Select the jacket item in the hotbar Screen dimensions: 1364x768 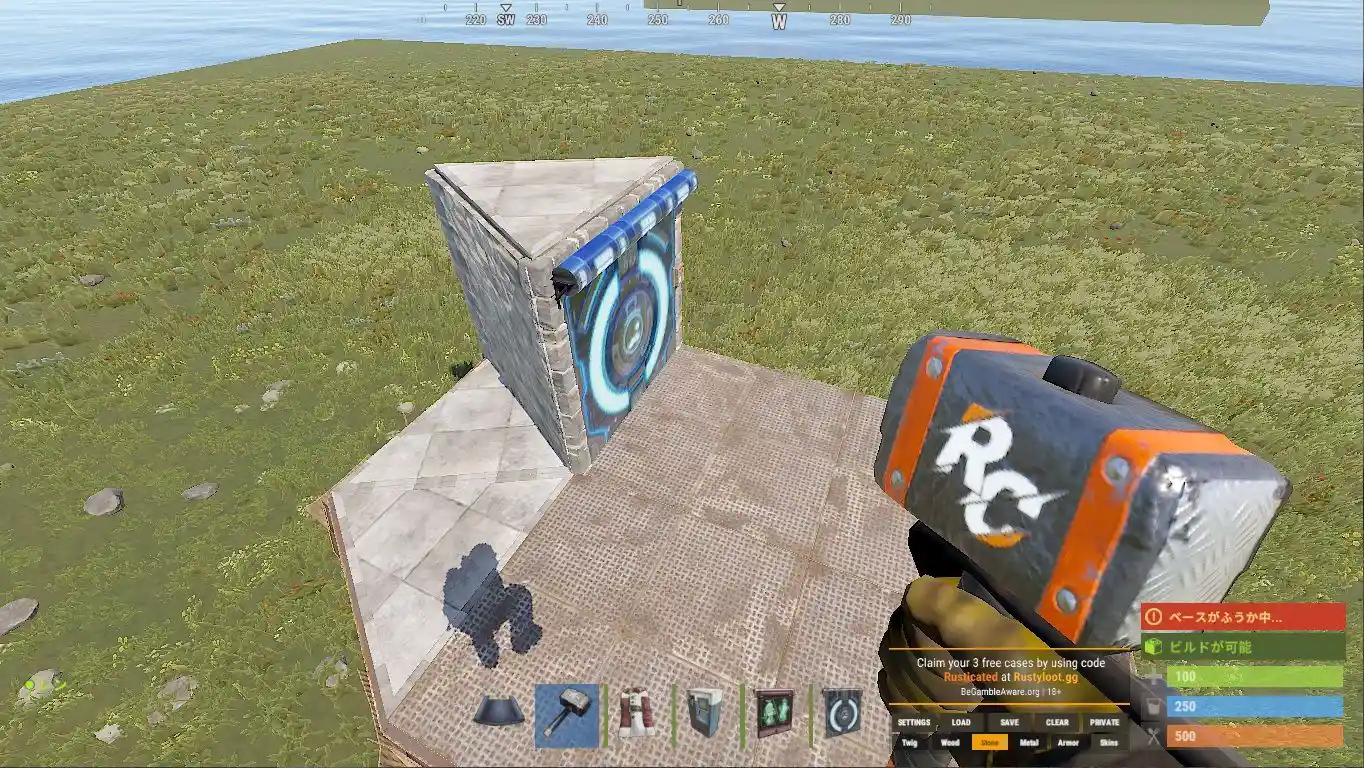click(x=636, y=711)
